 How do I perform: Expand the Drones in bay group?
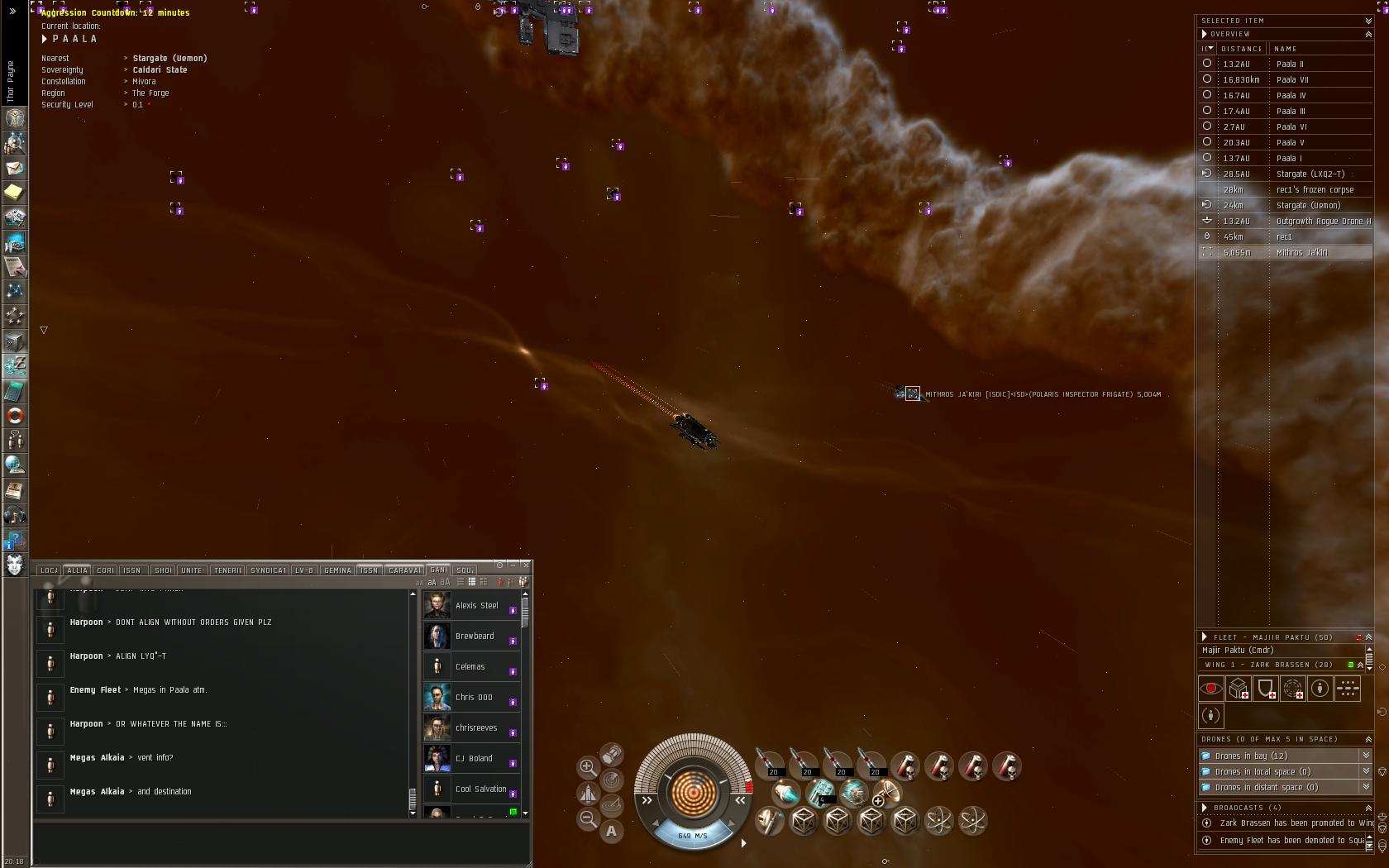click(1366, 756)
